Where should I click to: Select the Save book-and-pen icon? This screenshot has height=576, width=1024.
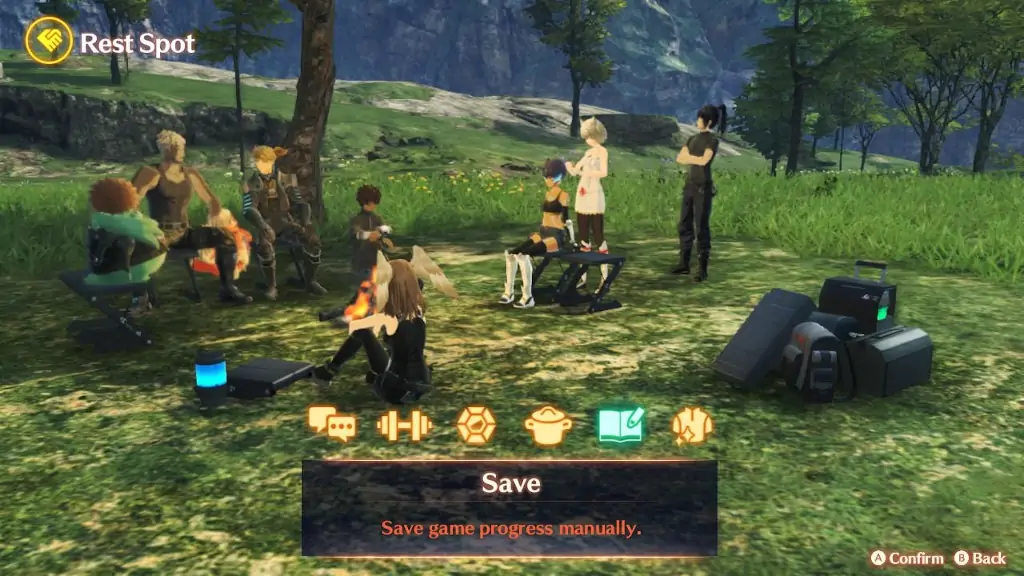[x=621, y=425]
